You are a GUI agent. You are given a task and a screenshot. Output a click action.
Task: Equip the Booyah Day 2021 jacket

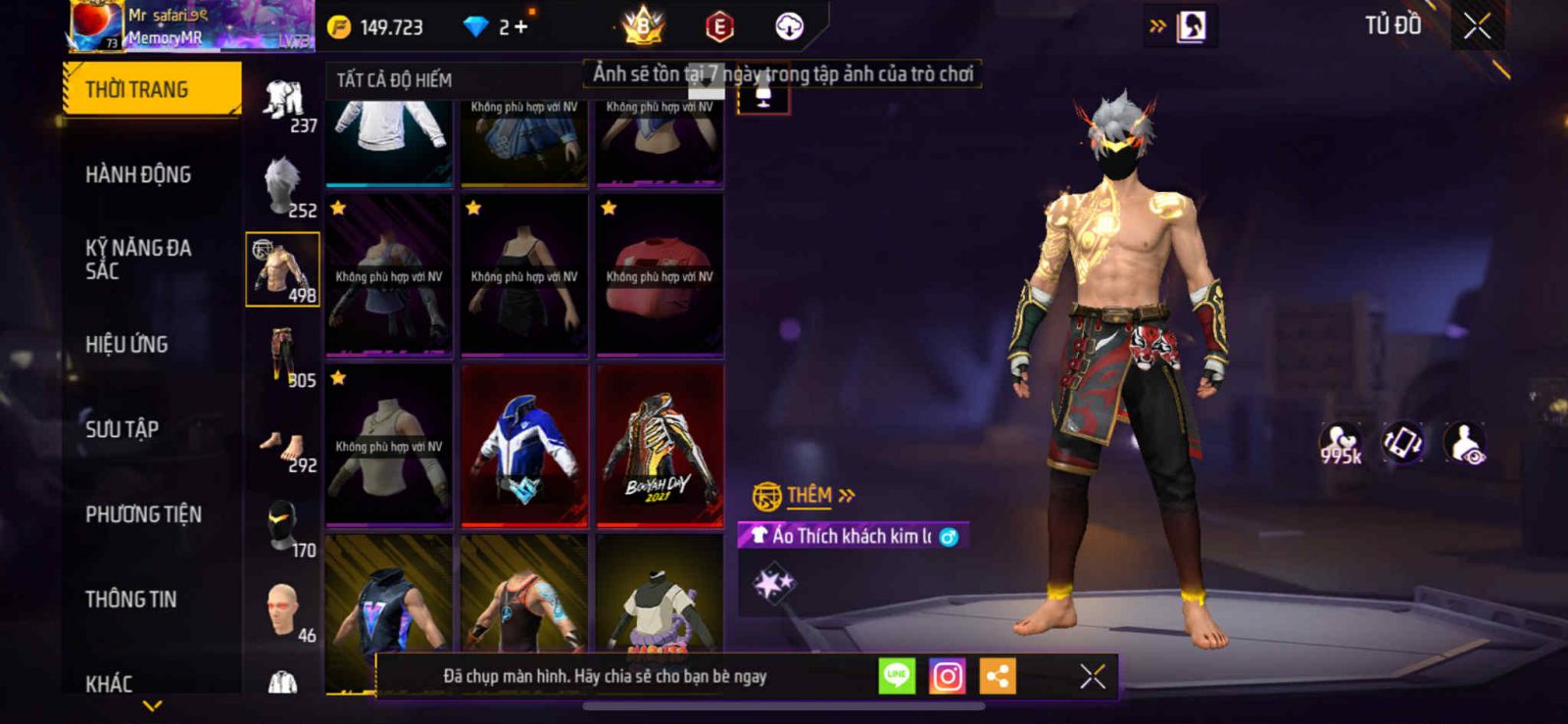pyautogui.click(x=660, y=446)
